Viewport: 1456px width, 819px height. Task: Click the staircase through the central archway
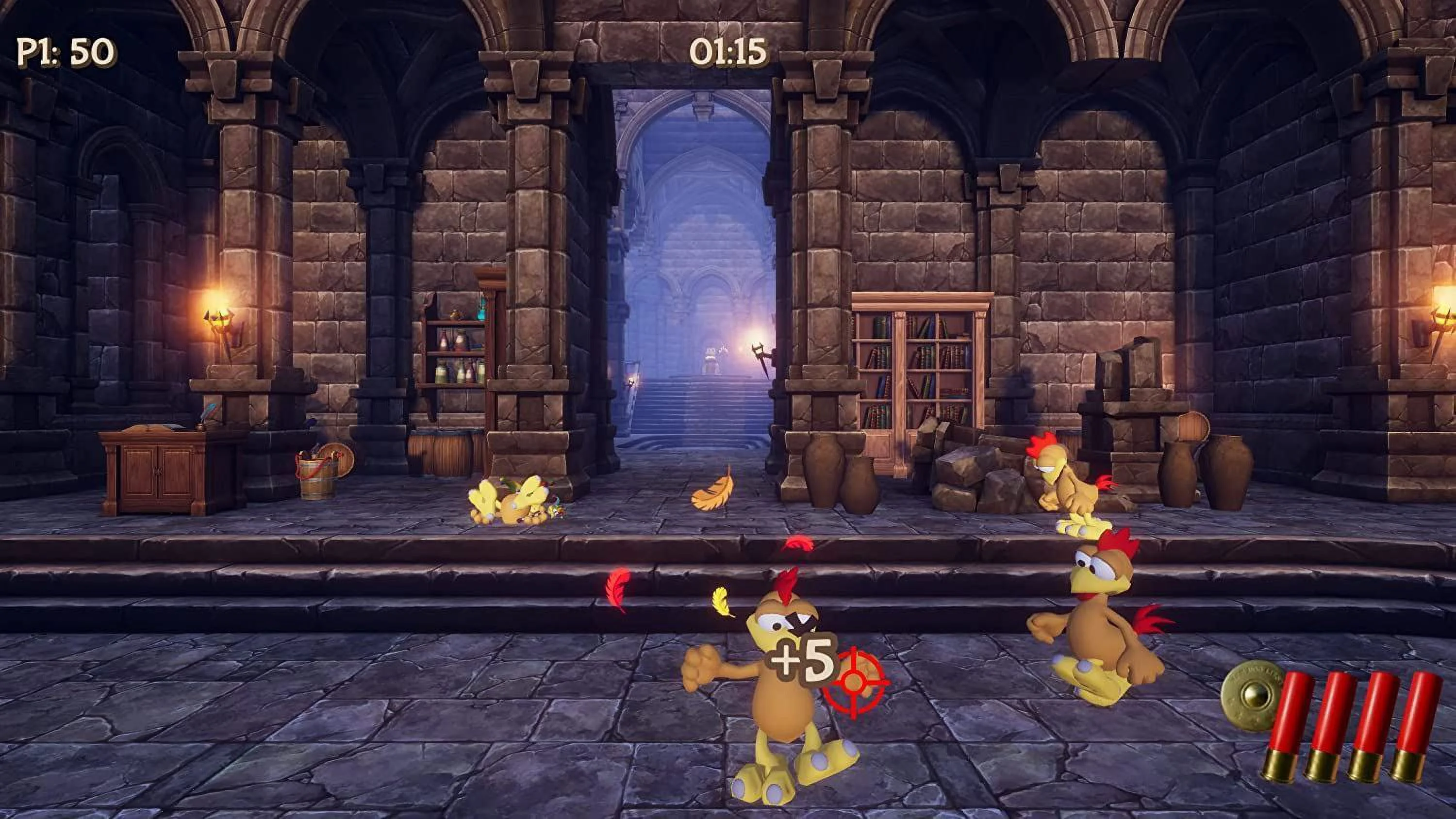[x=695, y=407]
